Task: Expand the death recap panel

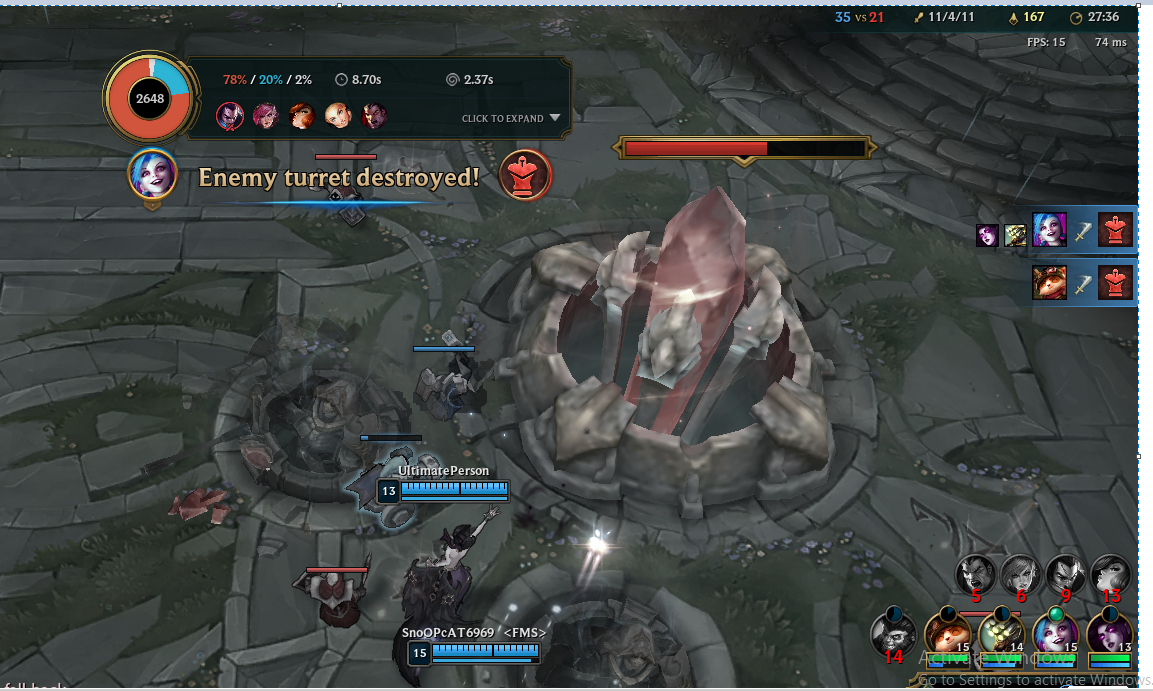Action: point(511,118)
